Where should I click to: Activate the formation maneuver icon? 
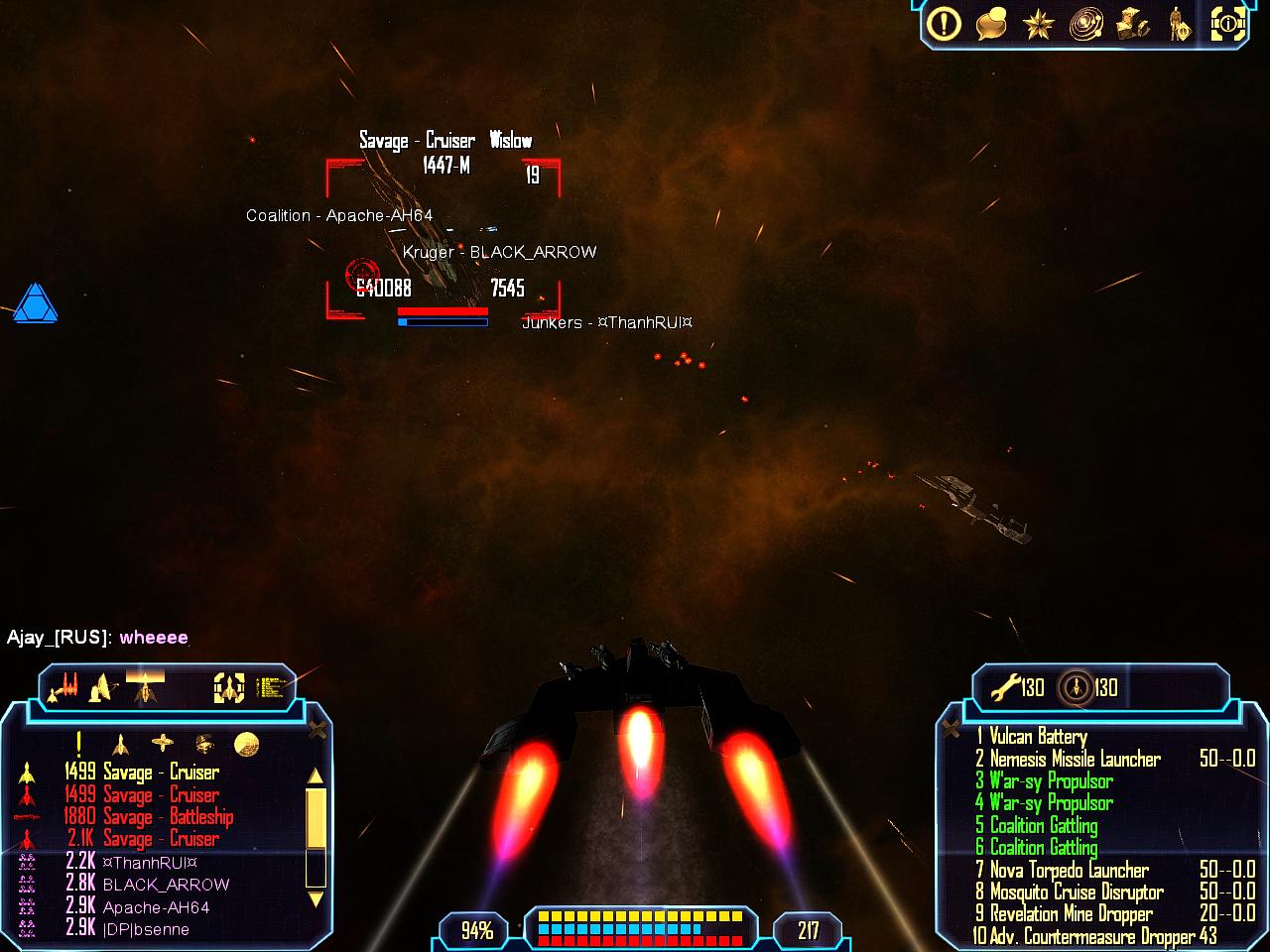coord(63,685)
